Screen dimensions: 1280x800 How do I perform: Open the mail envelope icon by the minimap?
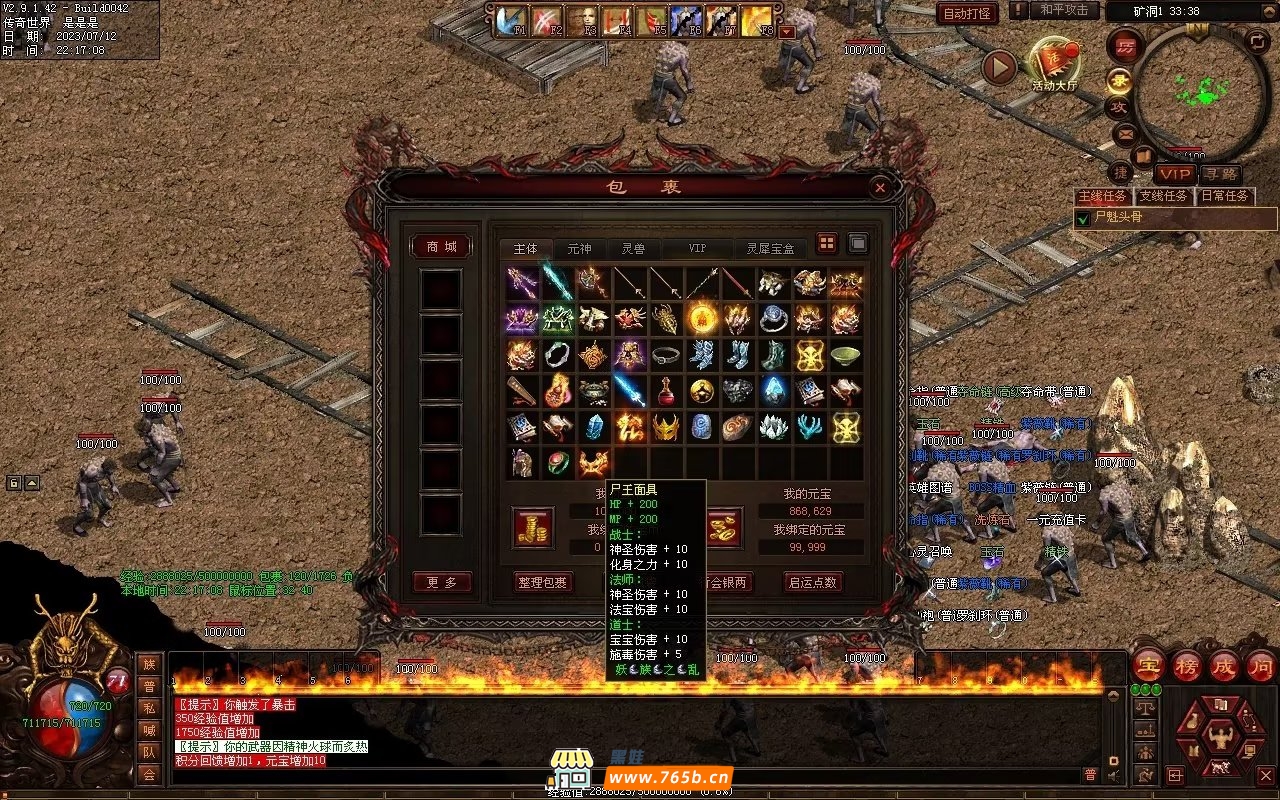pyautogui.click(x=1126, y=133)
